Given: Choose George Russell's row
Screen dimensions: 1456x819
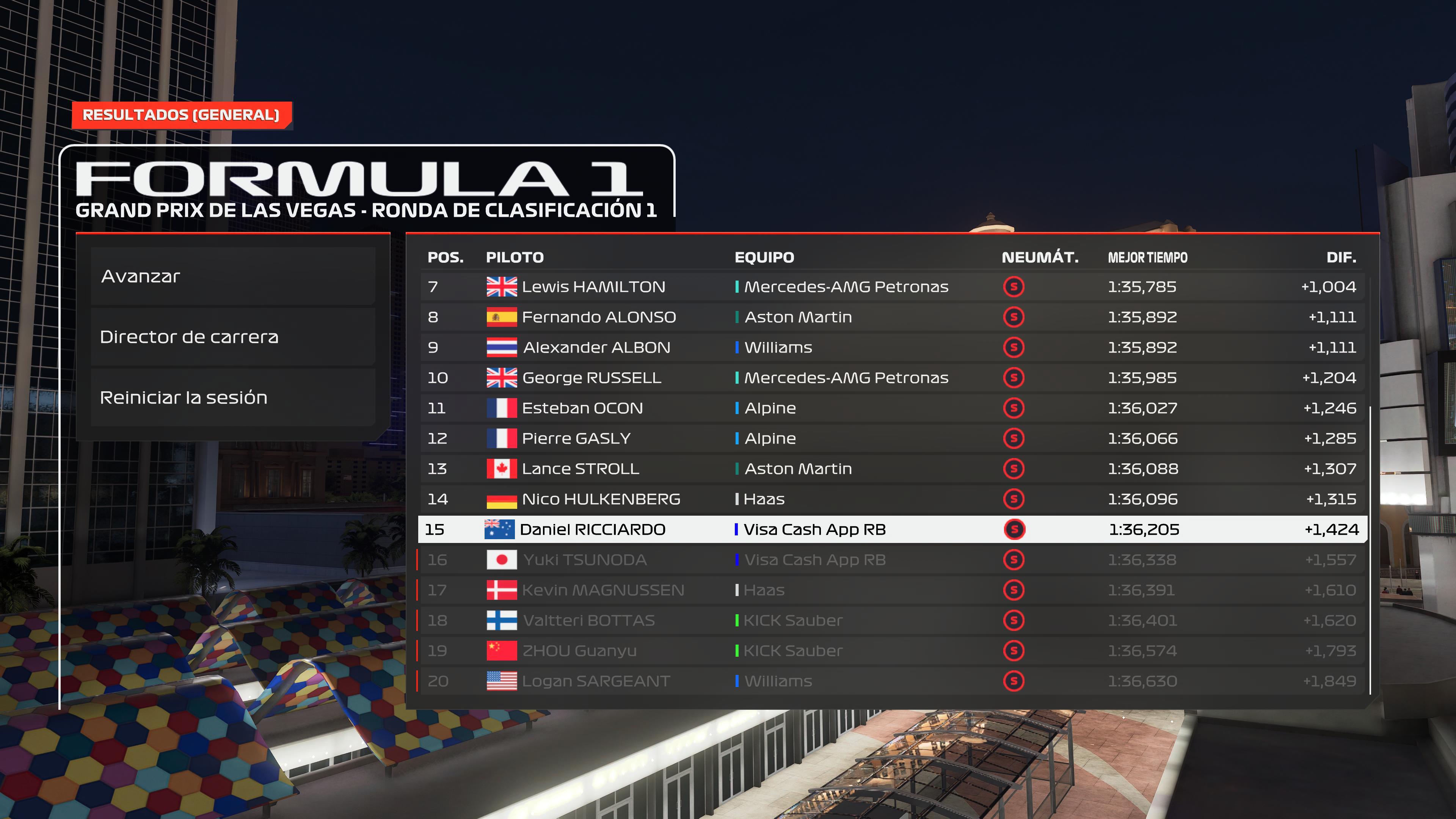Looking at the screenshot, I should [x=892, y=378].
